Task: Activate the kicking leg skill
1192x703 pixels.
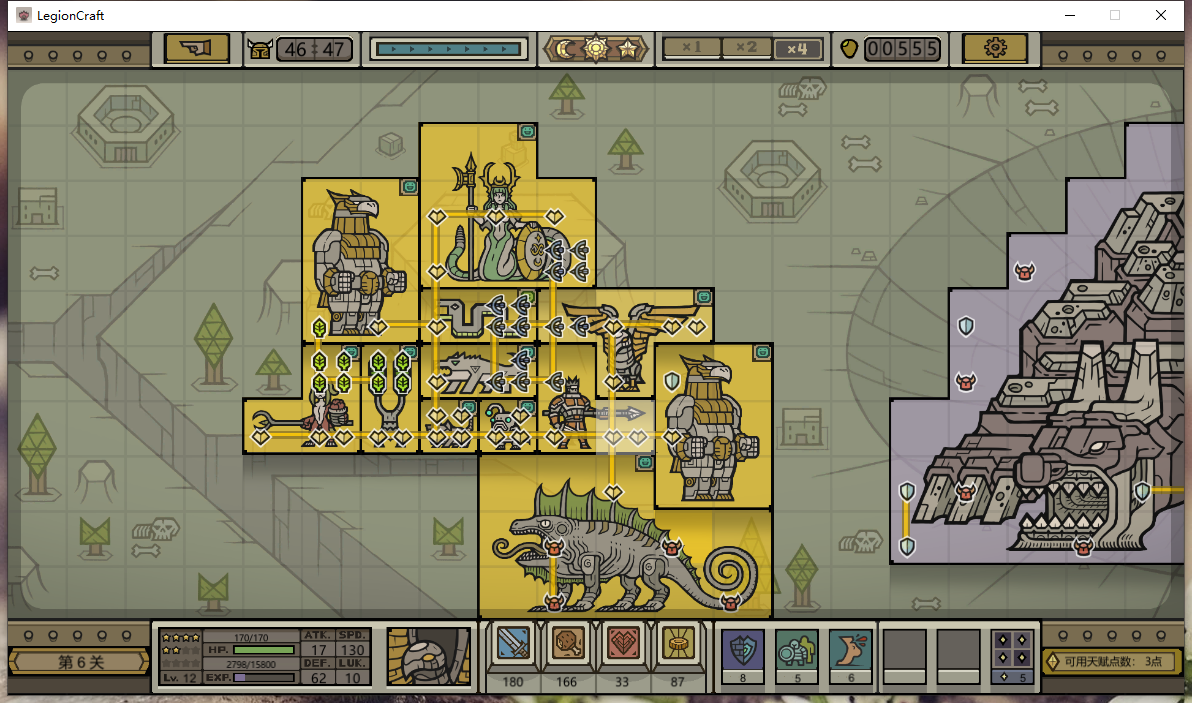Action: (x=851, y=650)
